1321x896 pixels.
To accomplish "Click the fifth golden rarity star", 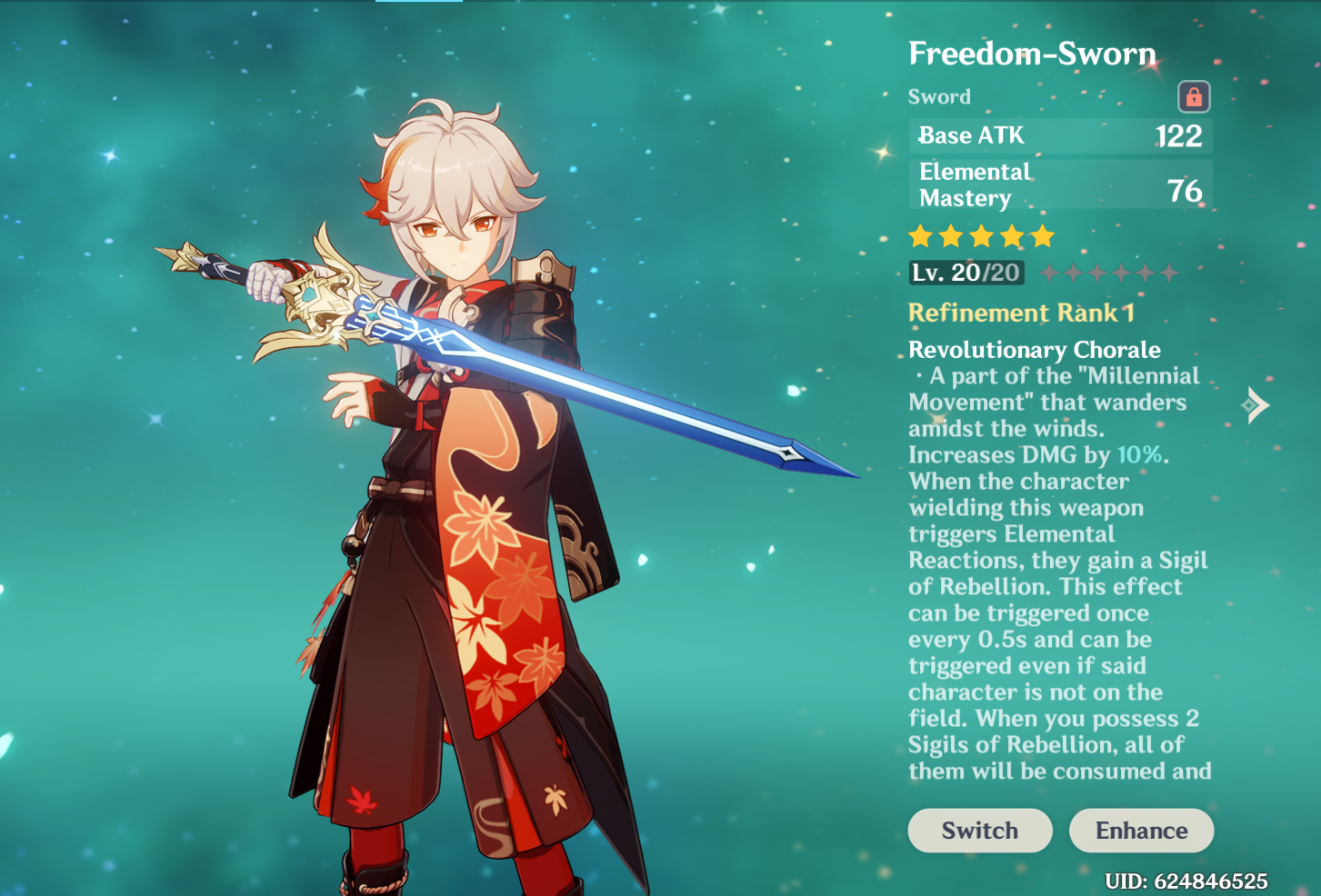I will pyautogui.click(x=1041, y=235).
